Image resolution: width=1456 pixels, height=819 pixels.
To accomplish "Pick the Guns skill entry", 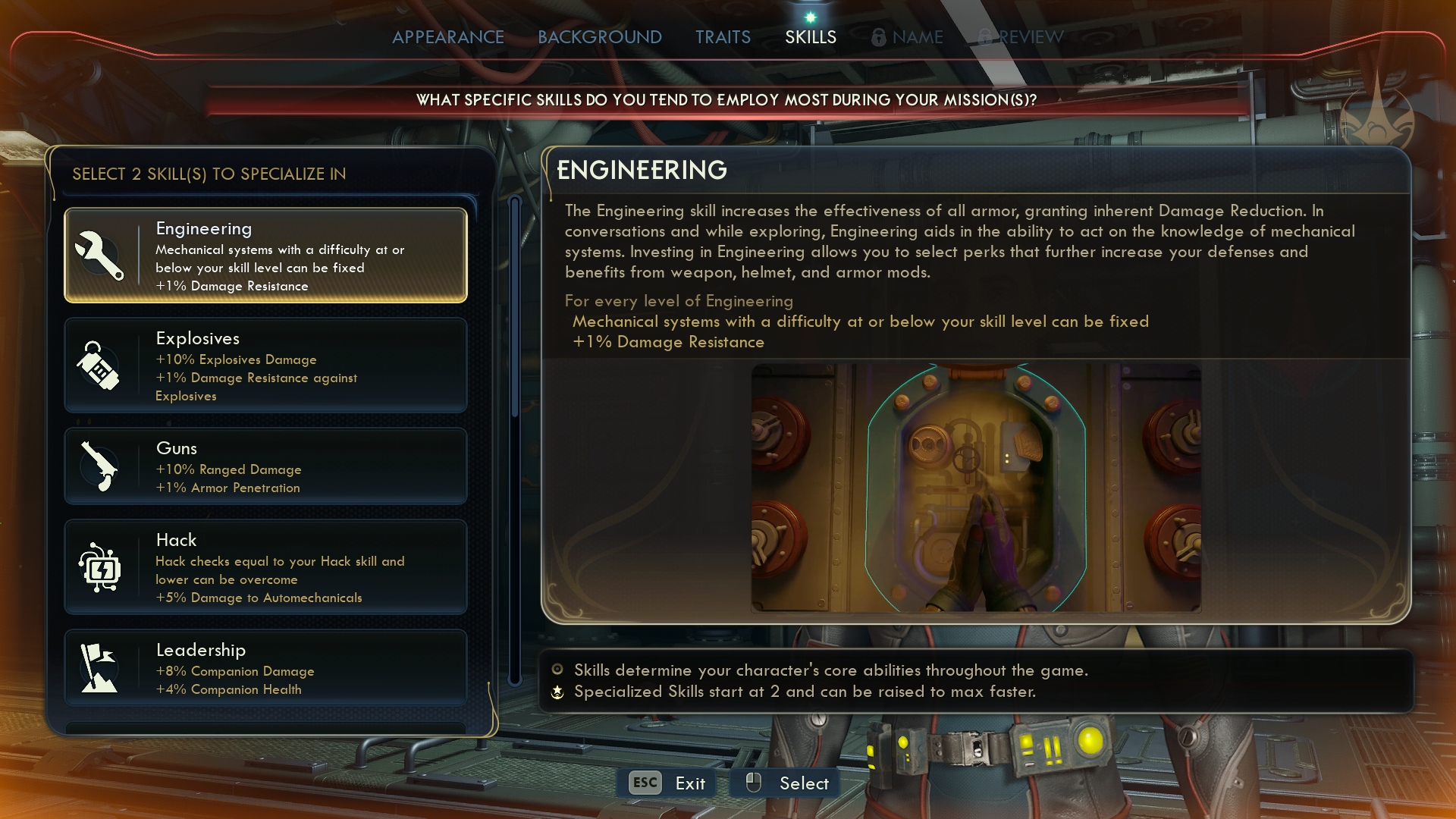I will pos(265,466).
